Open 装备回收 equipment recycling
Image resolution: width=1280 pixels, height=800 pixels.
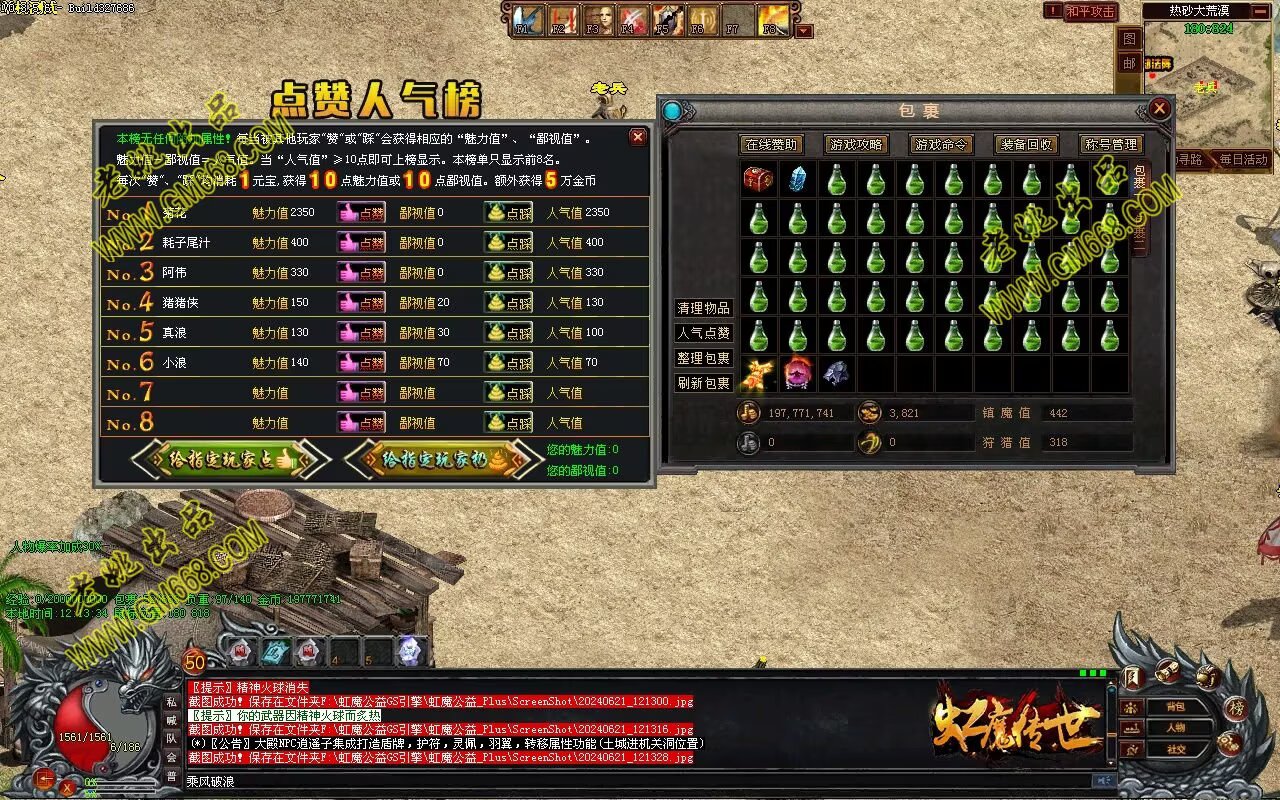click(1026, 145)
